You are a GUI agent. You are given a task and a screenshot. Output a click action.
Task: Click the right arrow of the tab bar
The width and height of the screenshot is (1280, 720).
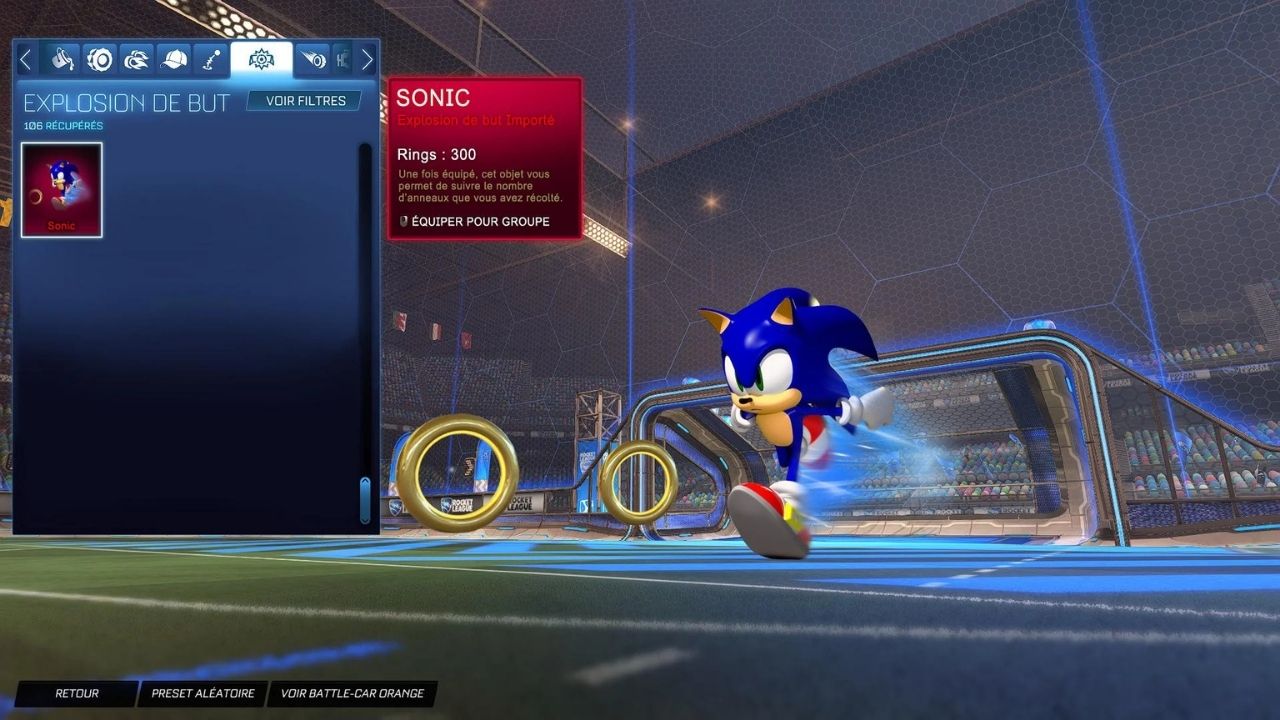coord(367,60)
